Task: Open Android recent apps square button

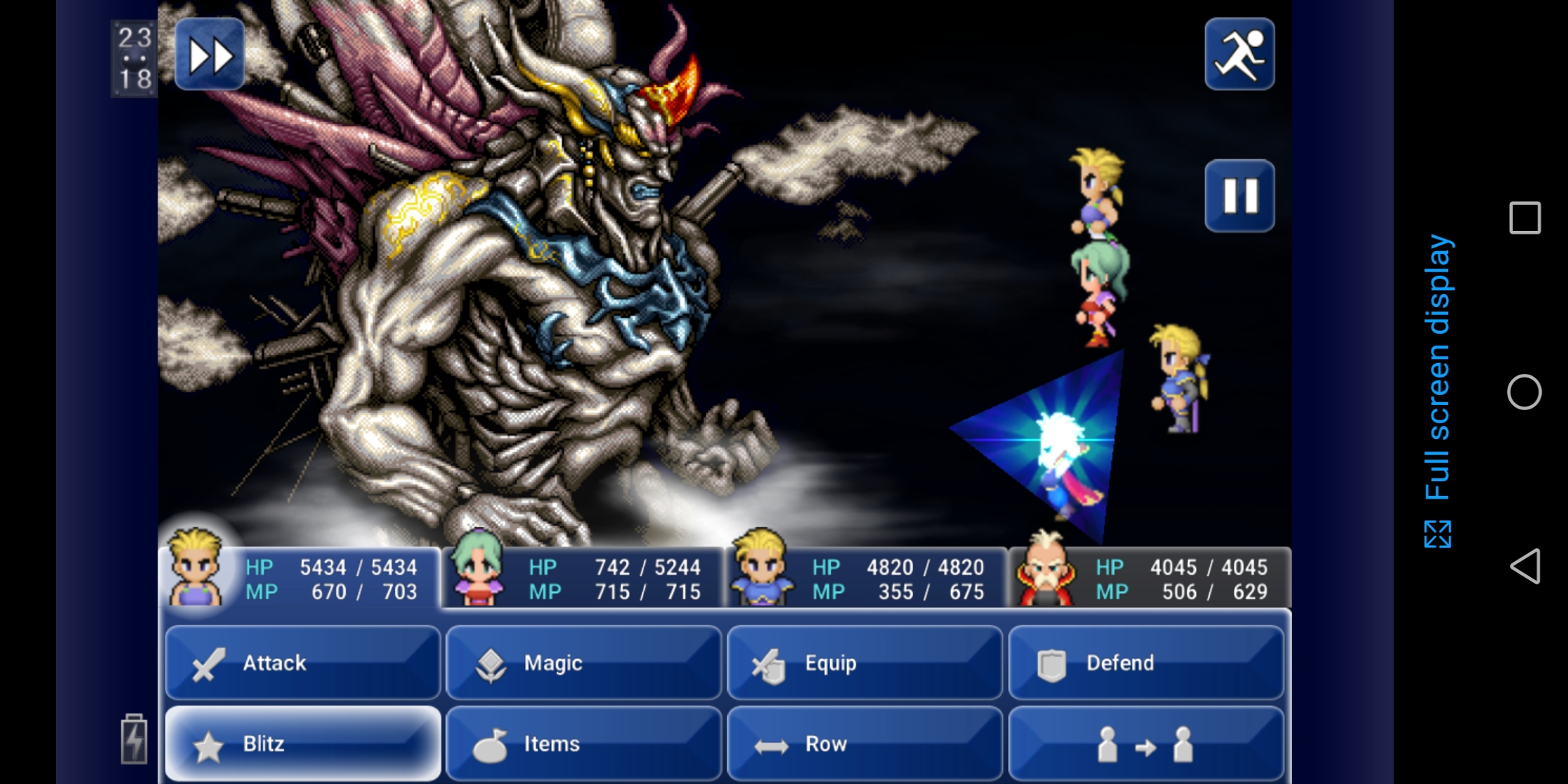Action: [x=1524, y=218]
